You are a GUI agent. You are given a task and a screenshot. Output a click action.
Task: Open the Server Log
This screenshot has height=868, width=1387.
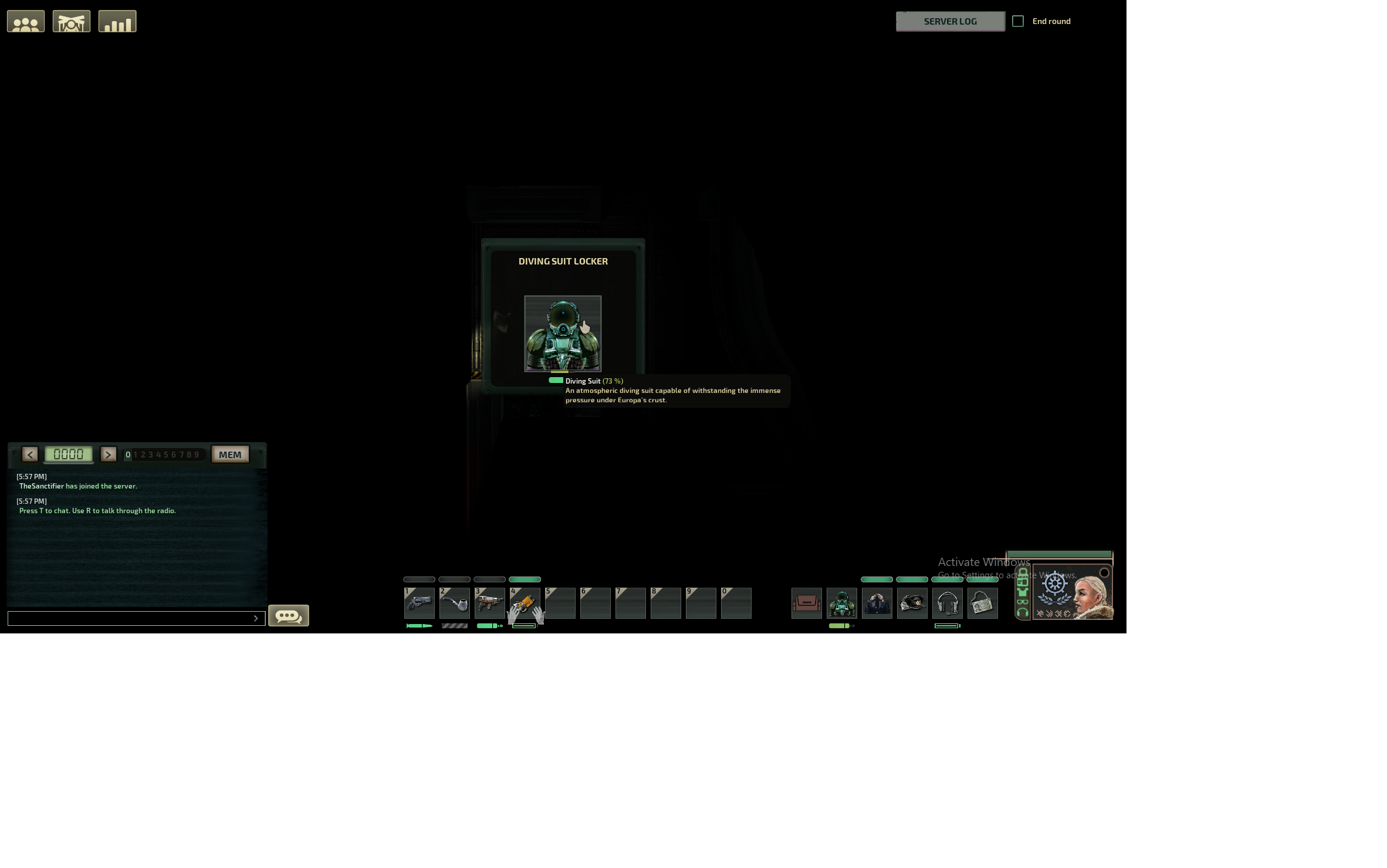point(950,21)
